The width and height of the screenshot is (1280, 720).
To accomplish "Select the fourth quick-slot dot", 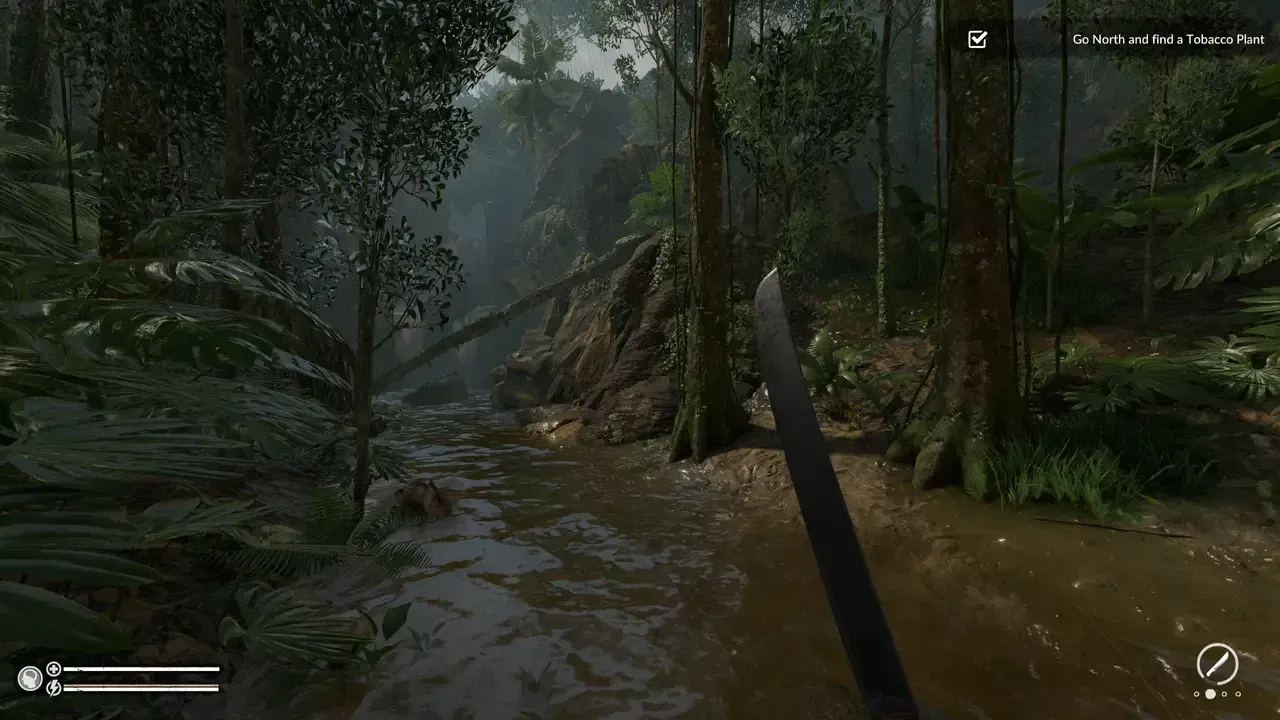I will pyautogui.click(x=1238, y=694).
